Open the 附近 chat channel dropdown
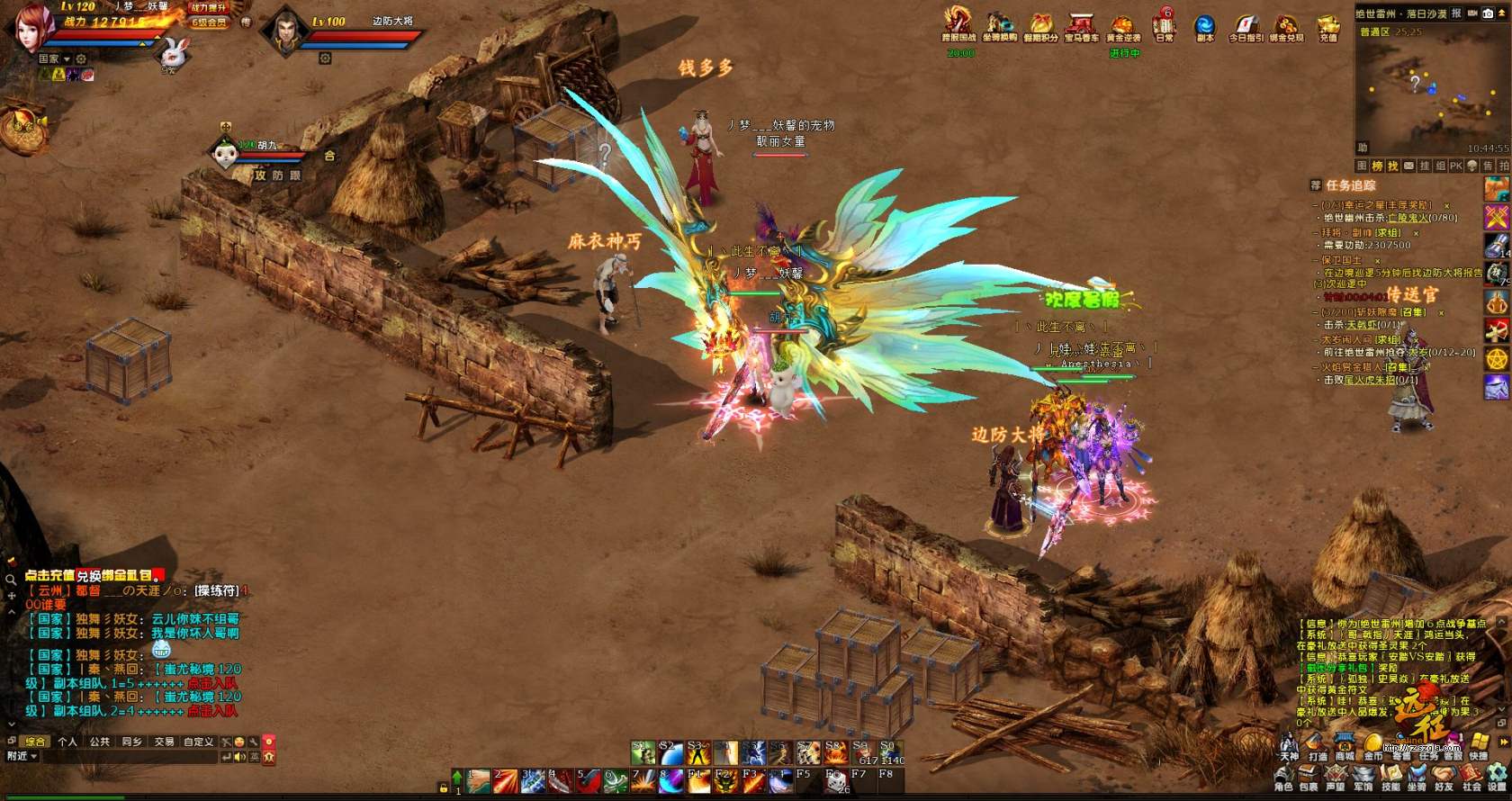The height and width of the screenshot is (801, 1512). pyautogui.click(x=22, y=756)
